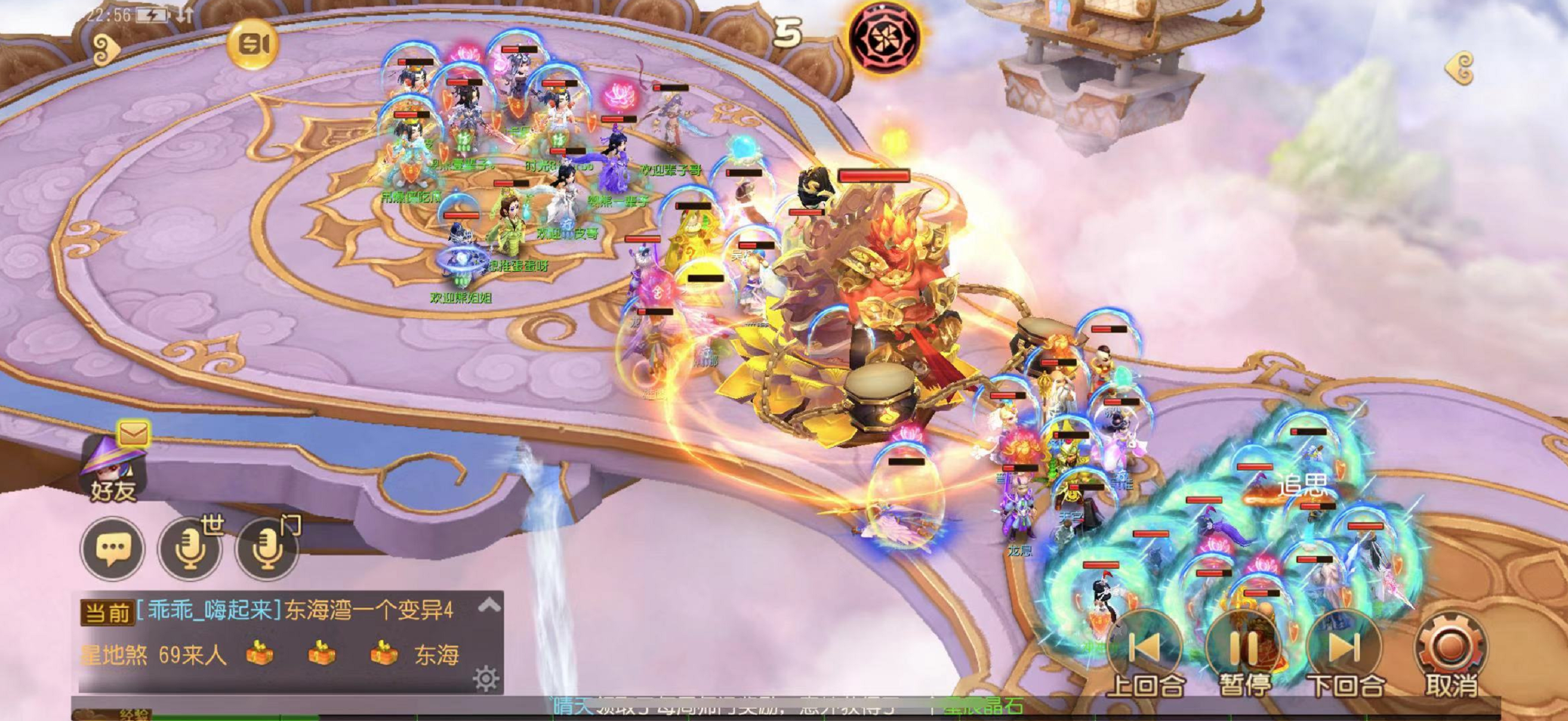The height and width of the screenshot is (721, 1568).
Task: Open chat settings gear icon
Action: tap(486, 678)
